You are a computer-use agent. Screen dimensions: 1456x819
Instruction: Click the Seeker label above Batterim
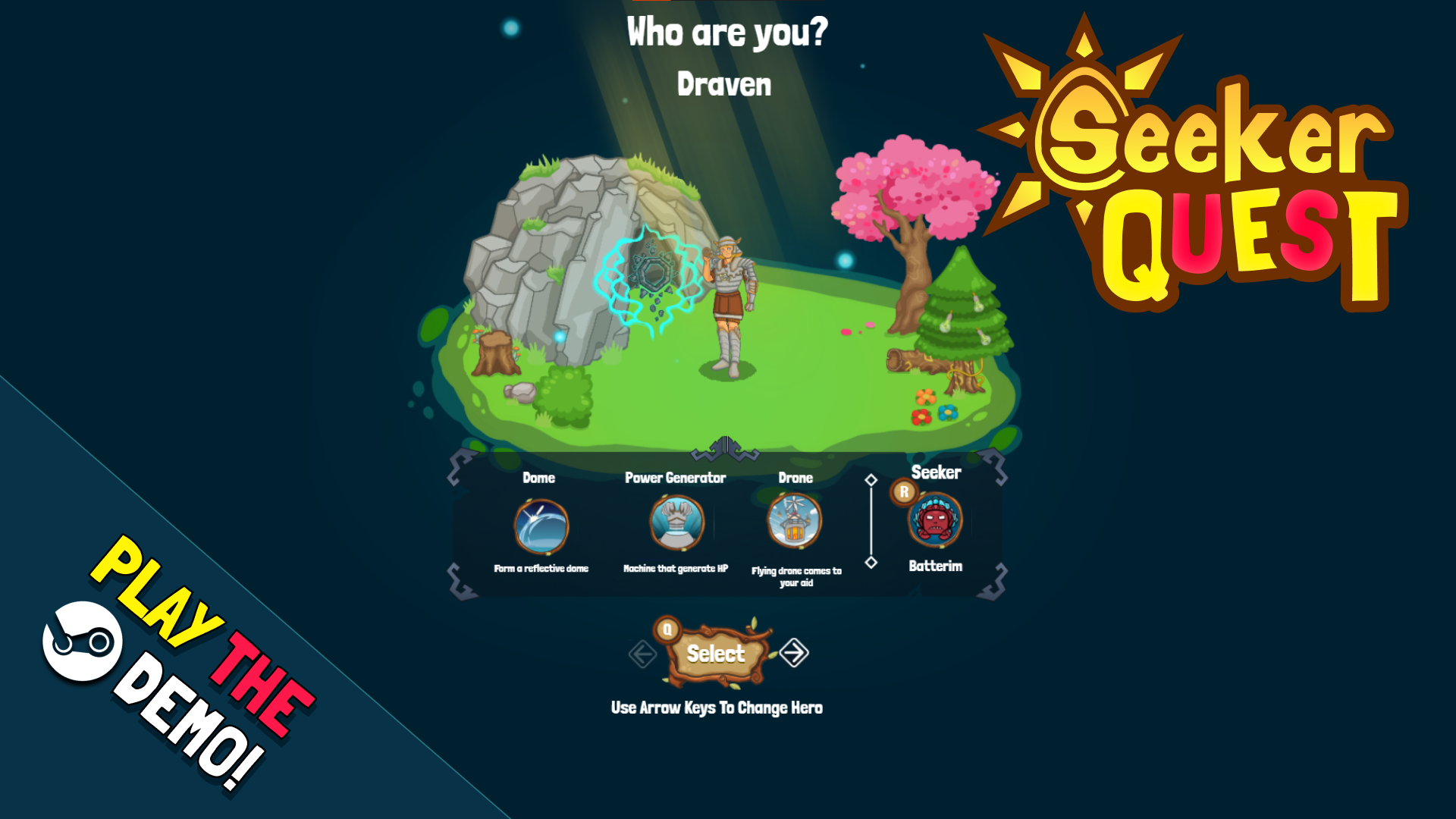[x=937, y=472]
